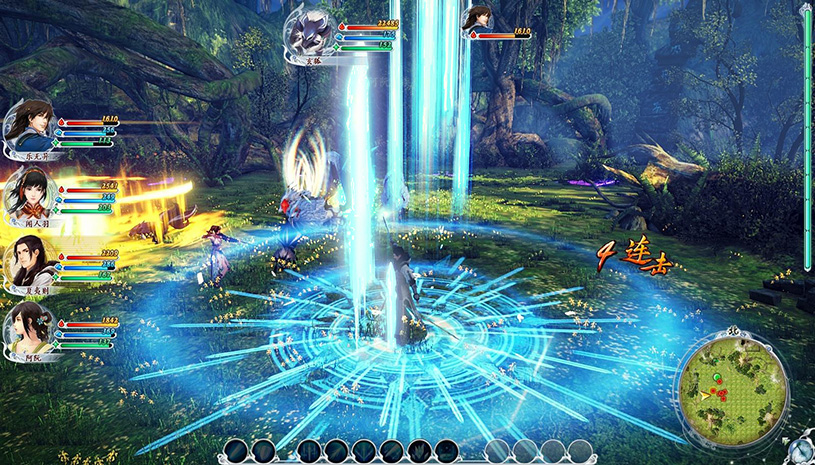
Task: Activate the trident-shaped skill in the hotbar
Action: (x=310, y=450)
